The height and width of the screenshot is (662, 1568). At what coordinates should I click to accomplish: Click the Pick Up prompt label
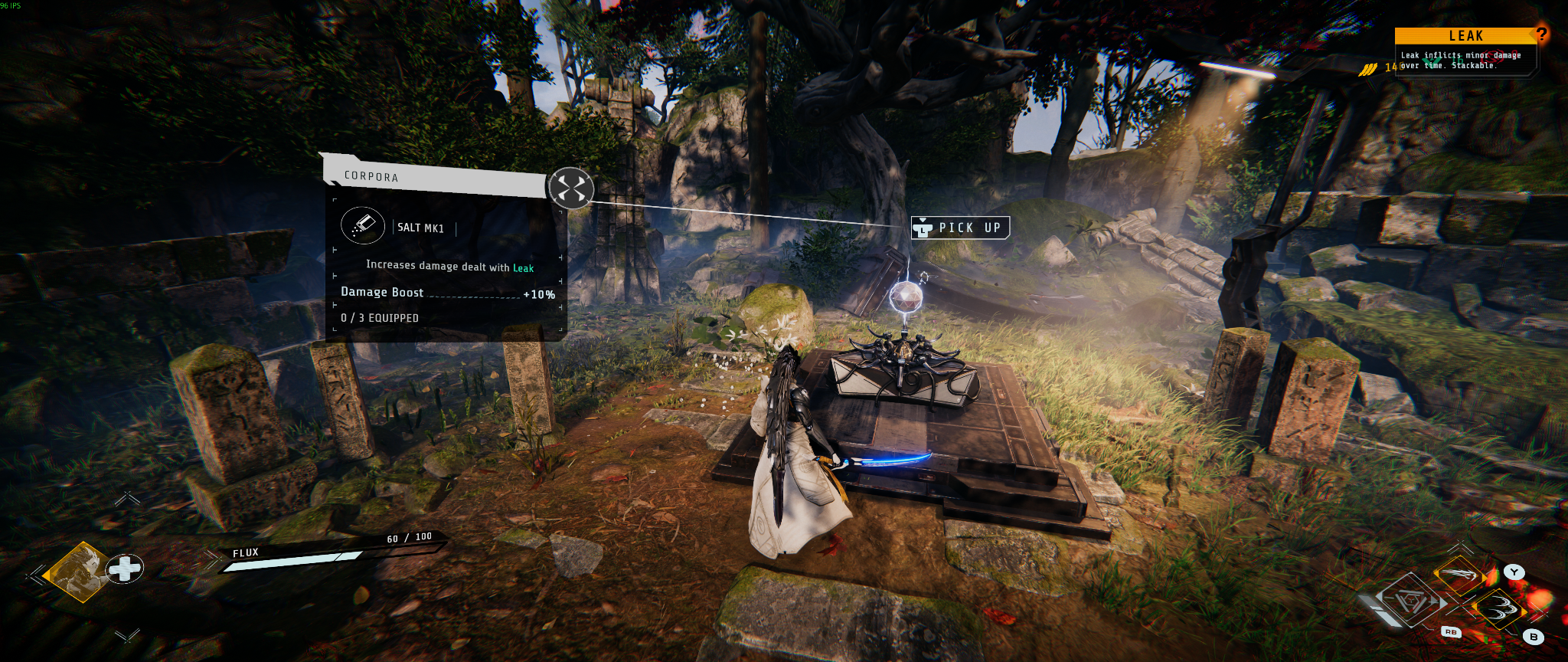pos(961,228)
